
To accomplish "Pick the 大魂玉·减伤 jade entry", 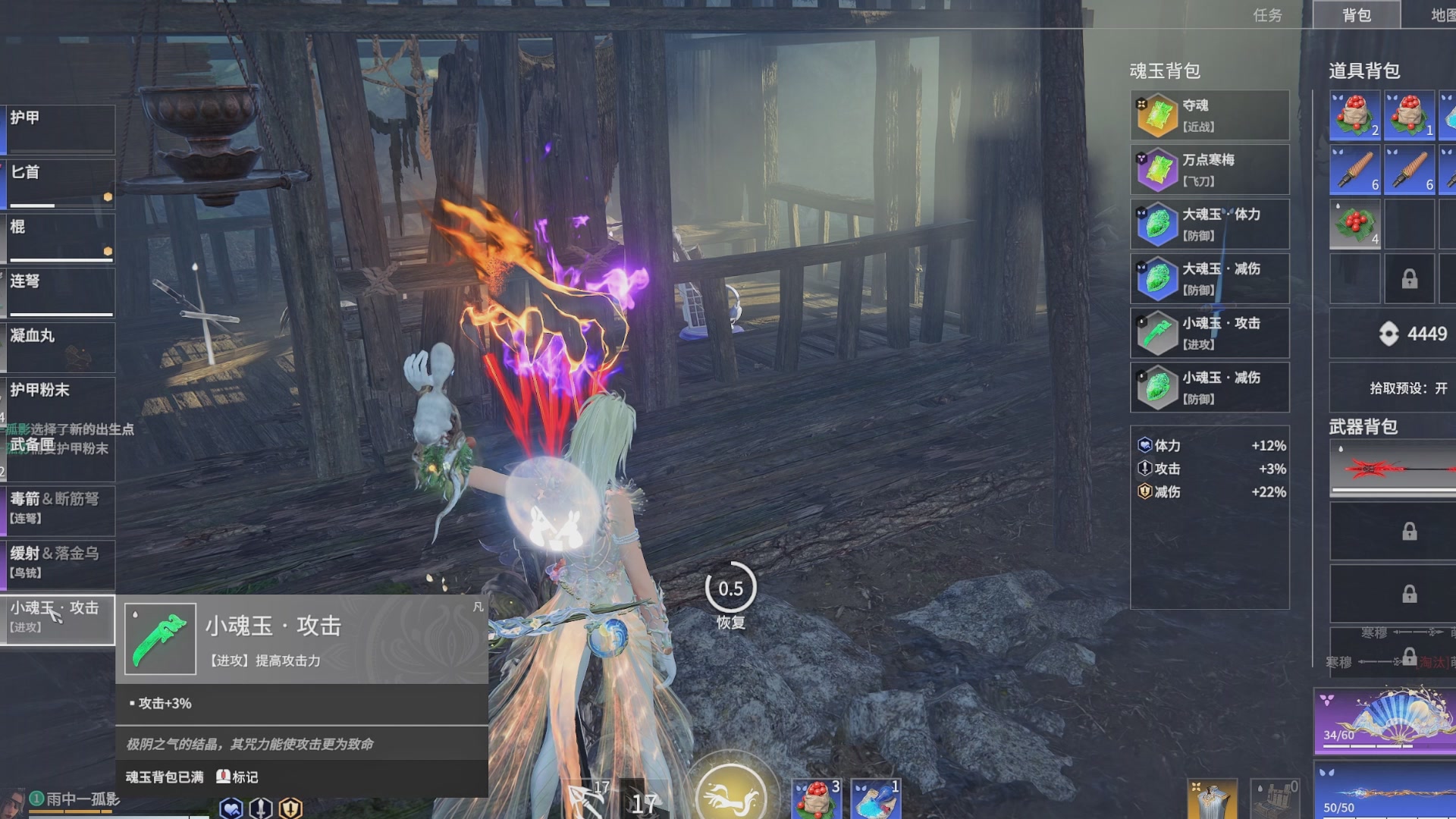I will coord(1210,279).
